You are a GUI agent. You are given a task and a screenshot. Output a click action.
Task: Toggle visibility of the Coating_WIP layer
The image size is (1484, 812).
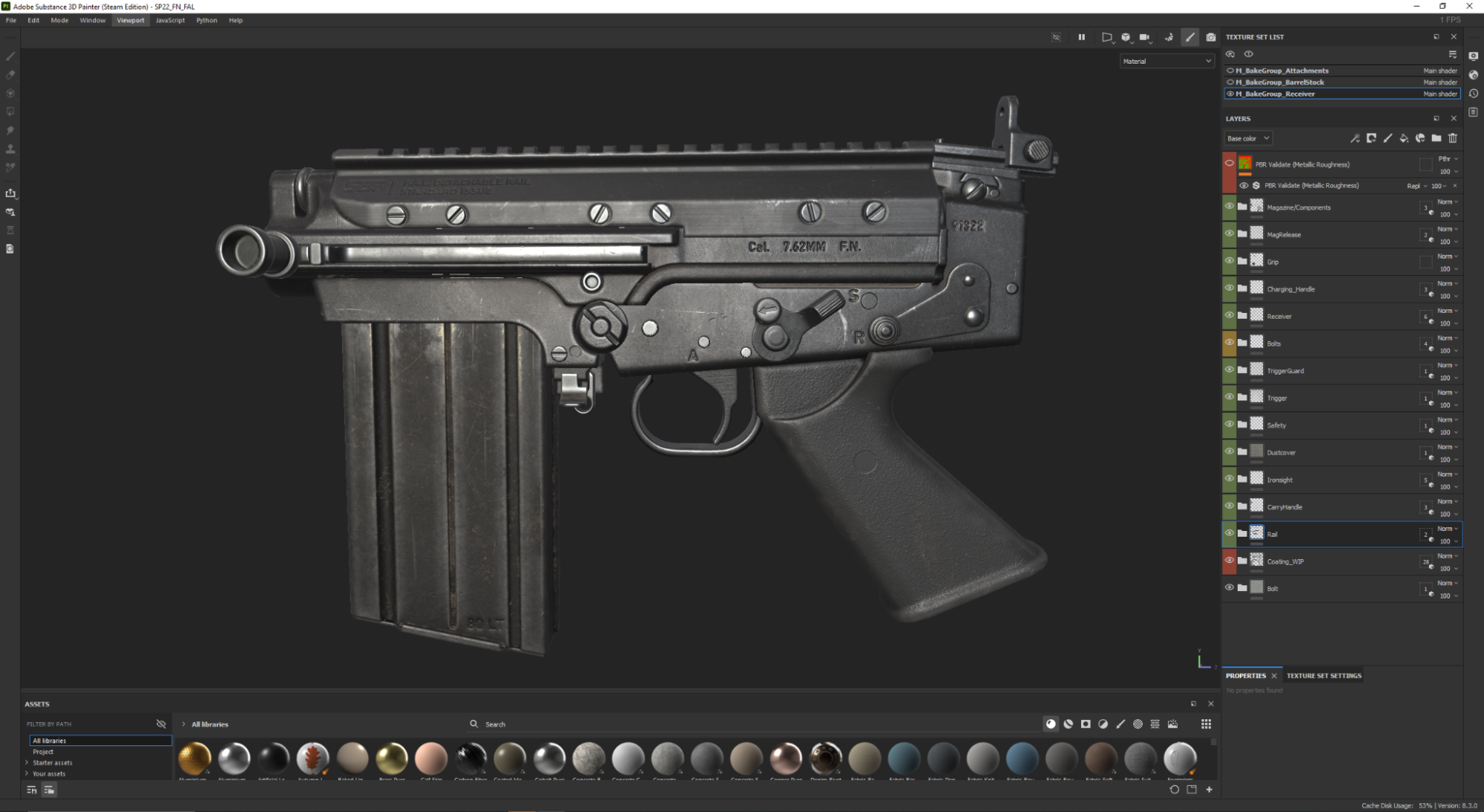[x=1229, y=561]
